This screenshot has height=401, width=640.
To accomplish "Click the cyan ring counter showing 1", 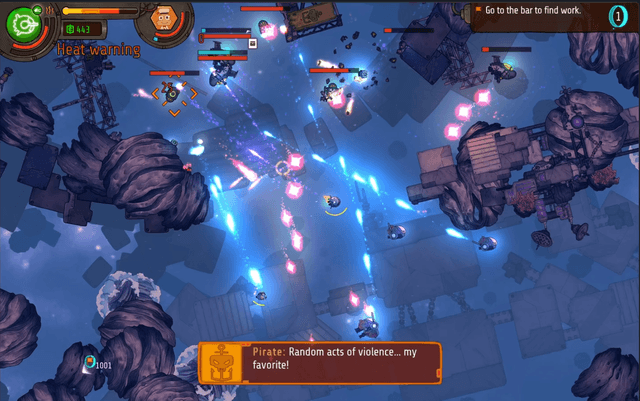I will point(618,17).
